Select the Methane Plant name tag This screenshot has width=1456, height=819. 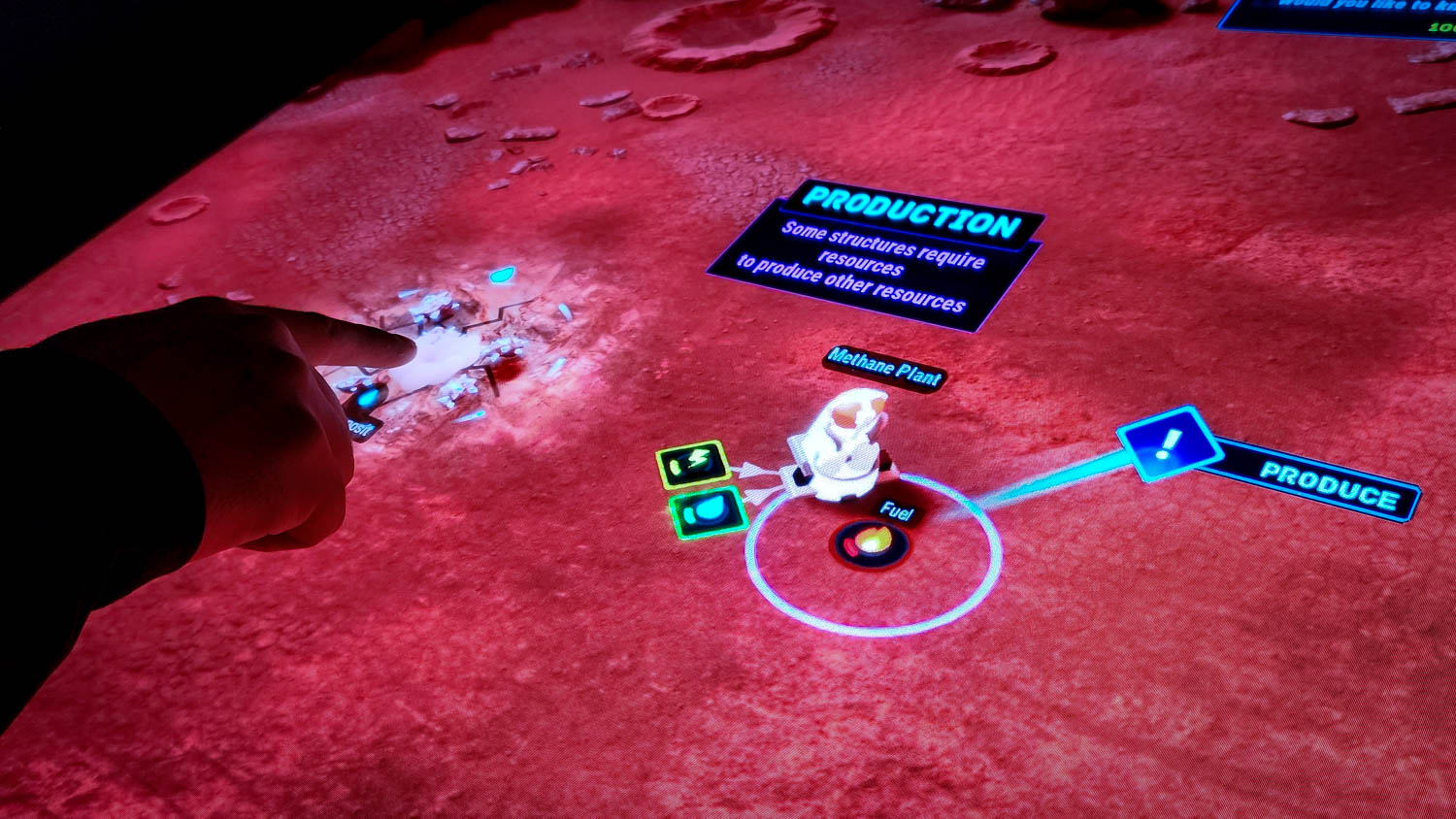884,370
